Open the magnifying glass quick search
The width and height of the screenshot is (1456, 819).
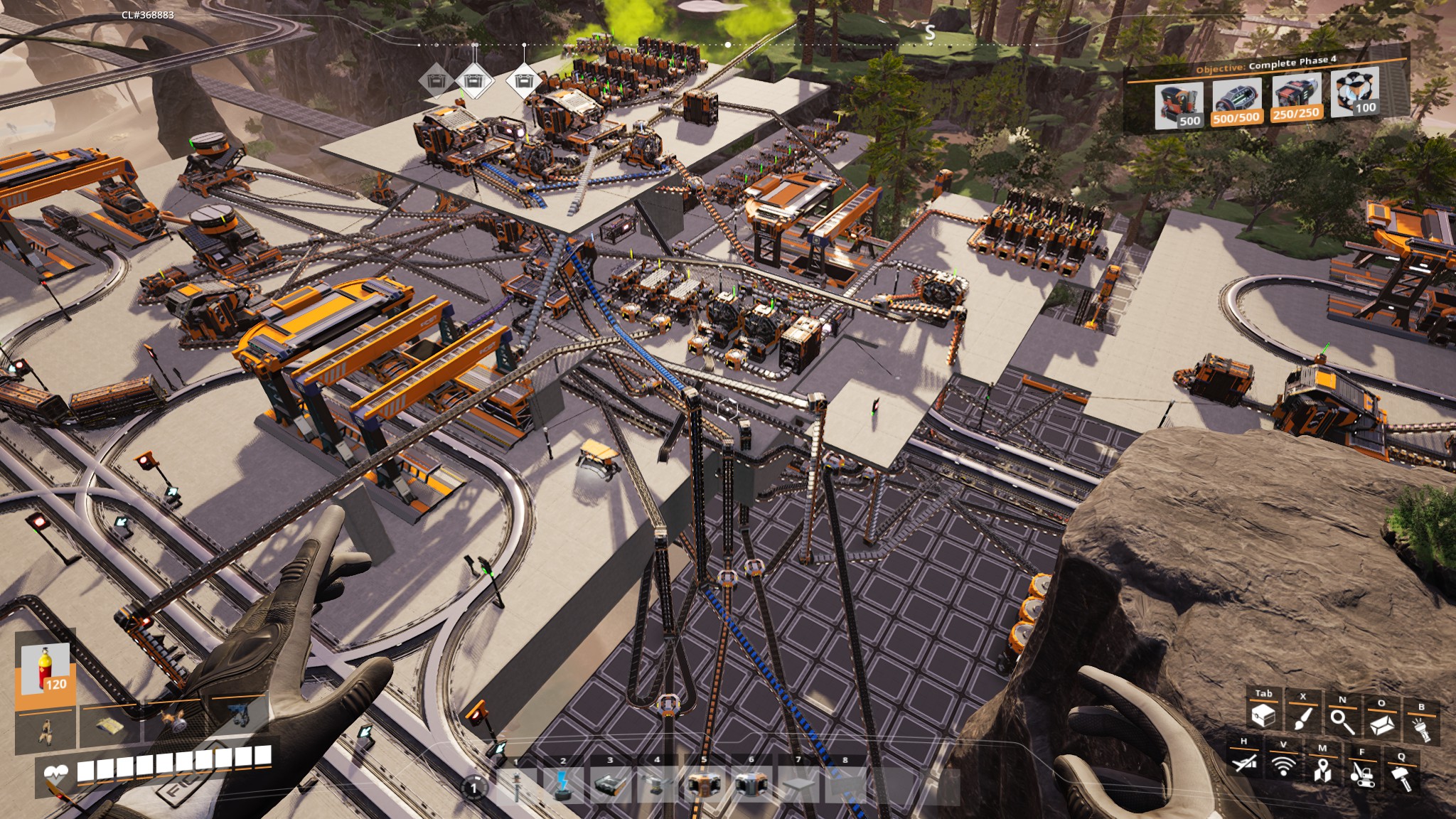(1342, 721)
